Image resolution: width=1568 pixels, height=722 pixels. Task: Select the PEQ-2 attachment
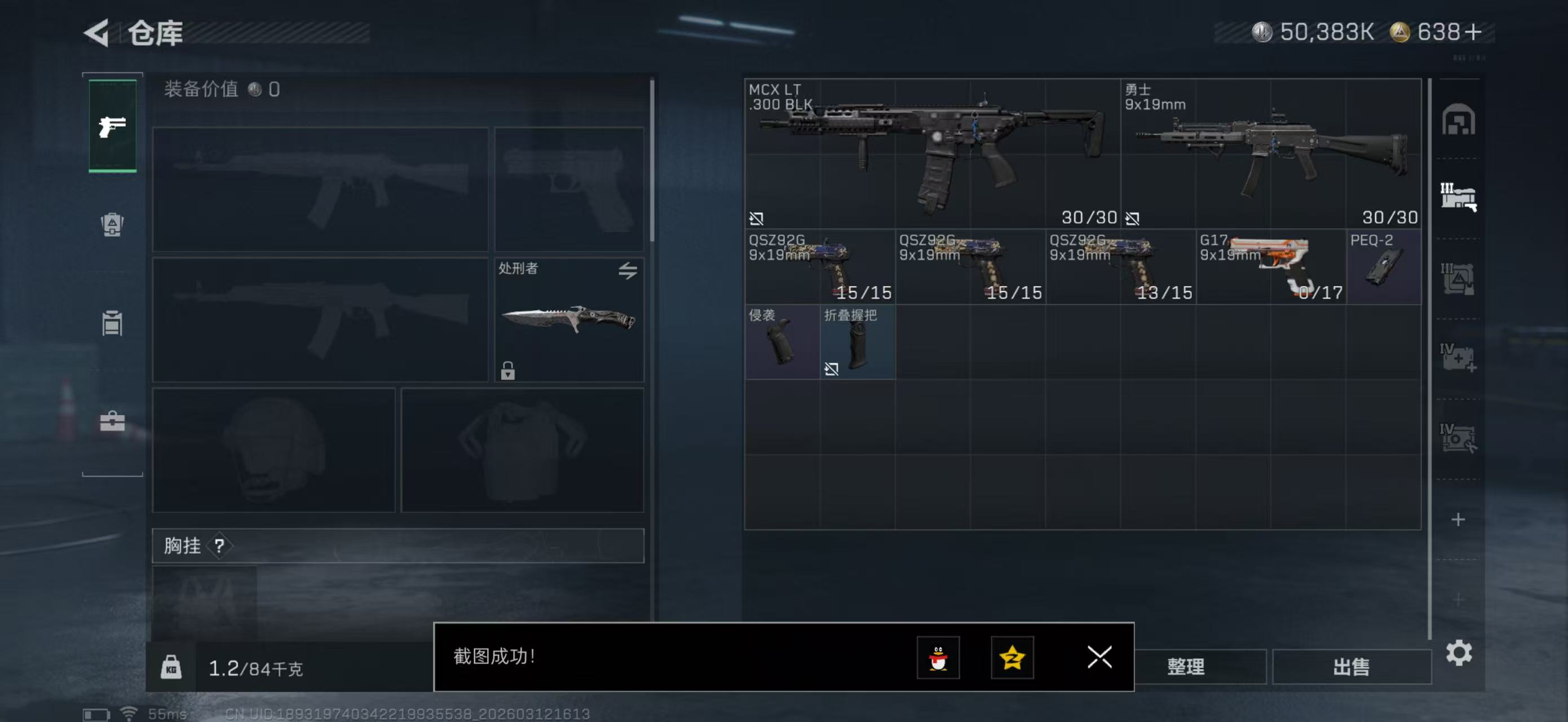tap(1383, 267)
